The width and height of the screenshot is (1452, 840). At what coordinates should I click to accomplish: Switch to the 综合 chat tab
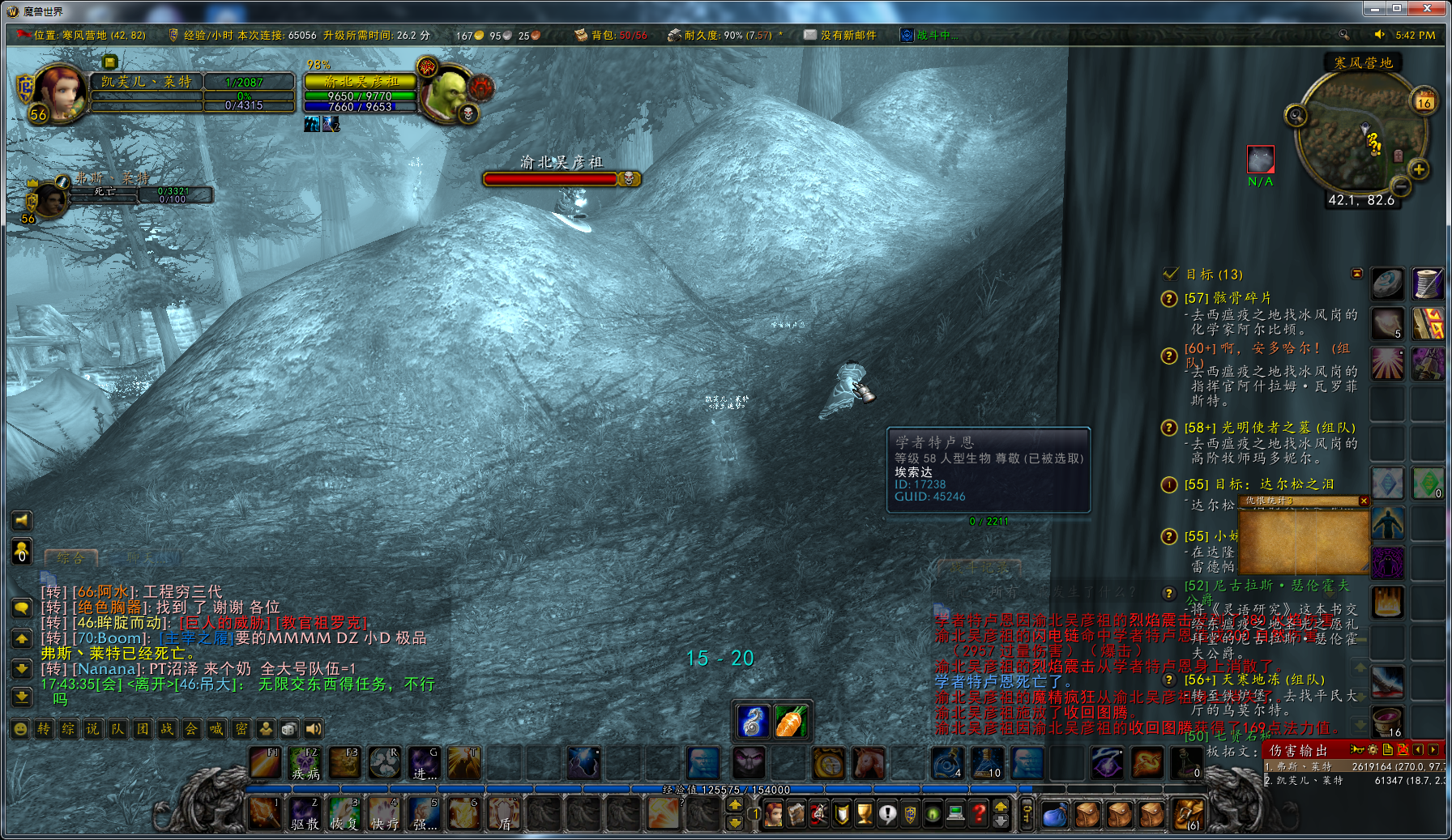click(x=69, y=558)
